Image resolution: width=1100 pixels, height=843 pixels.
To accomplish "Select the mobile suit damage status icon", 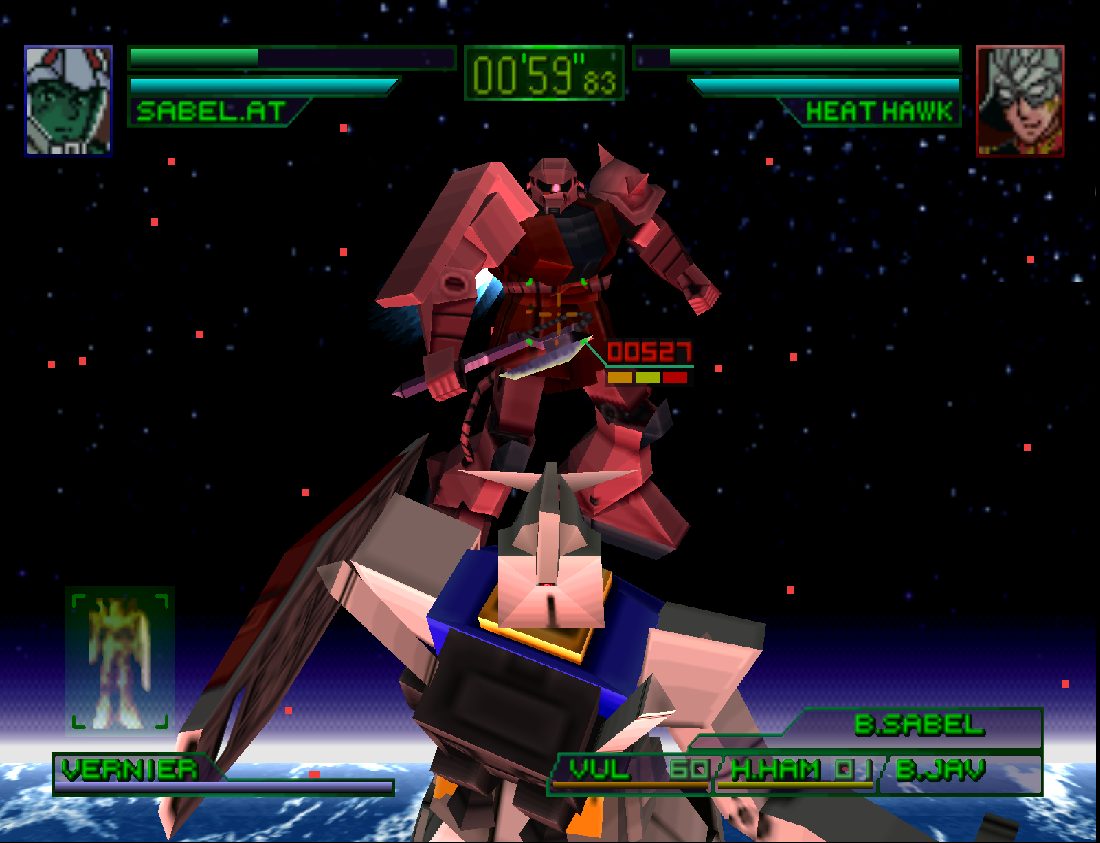I will (120, 660).
